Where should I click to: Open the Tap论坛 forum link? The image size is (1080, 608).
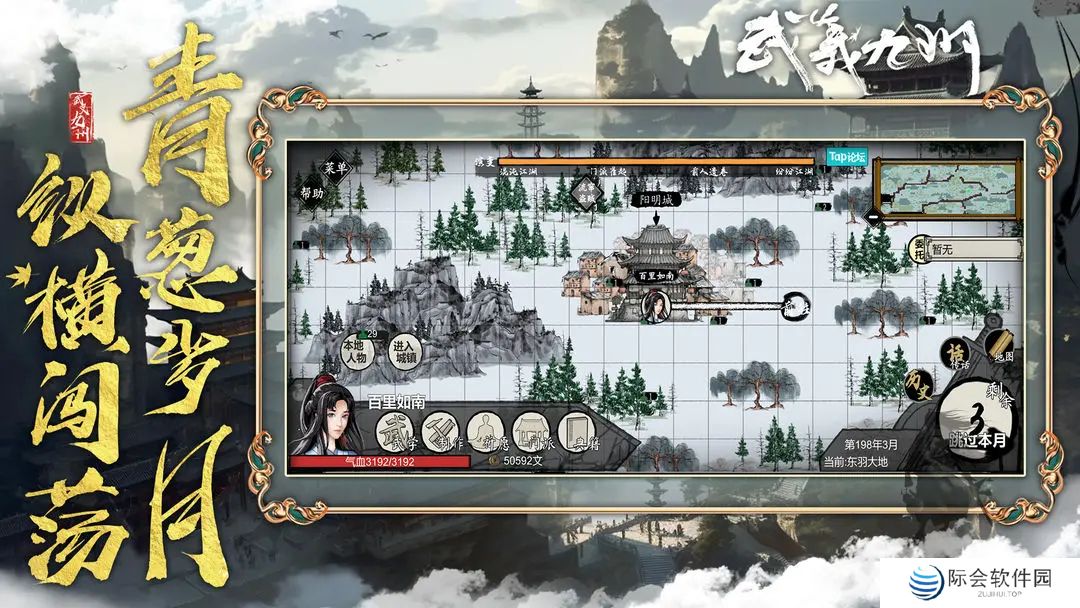point(848,158)
